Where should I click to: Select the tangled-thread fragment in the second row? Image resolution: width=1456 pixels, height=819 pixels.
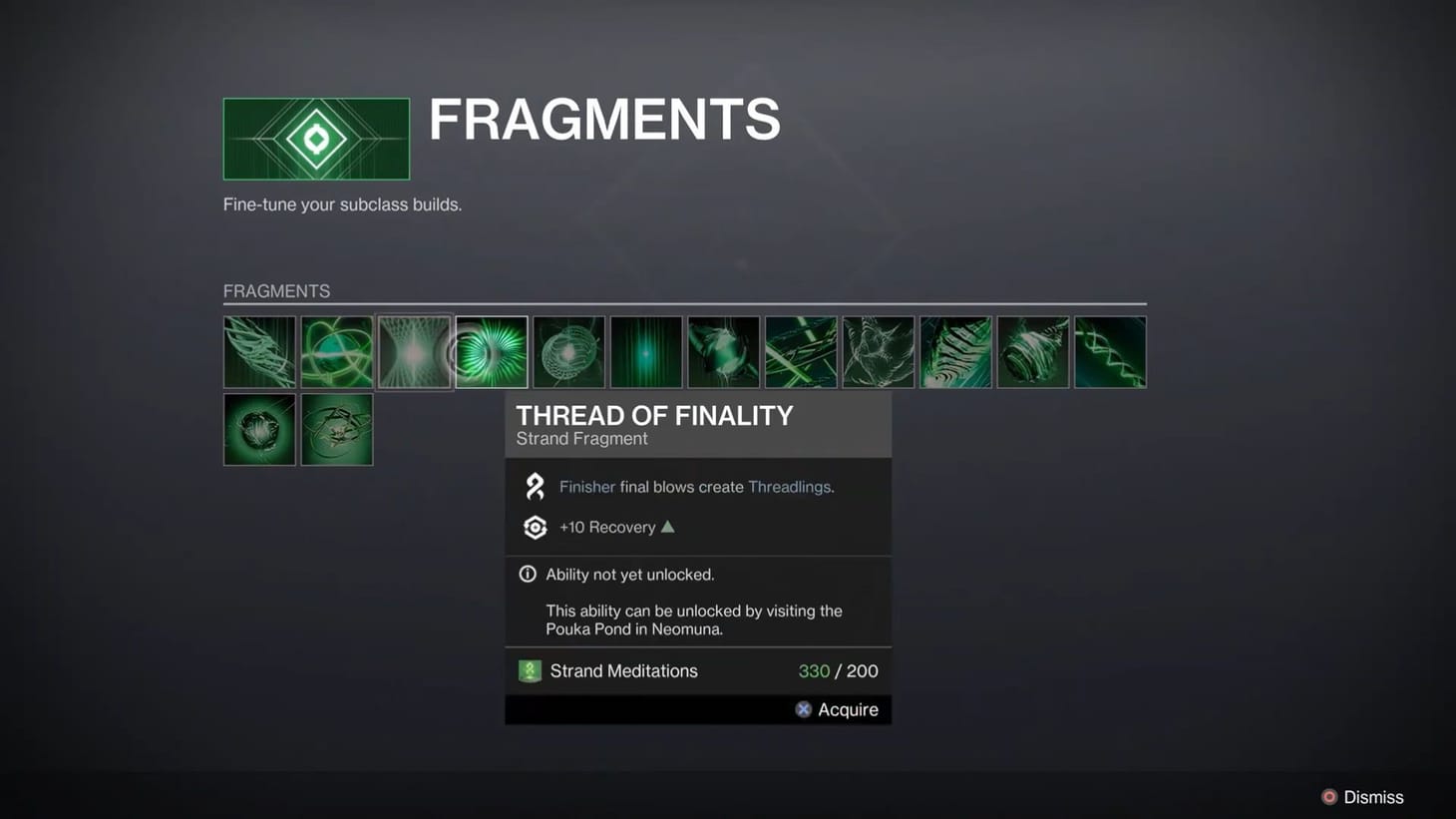tap(336, 429)
